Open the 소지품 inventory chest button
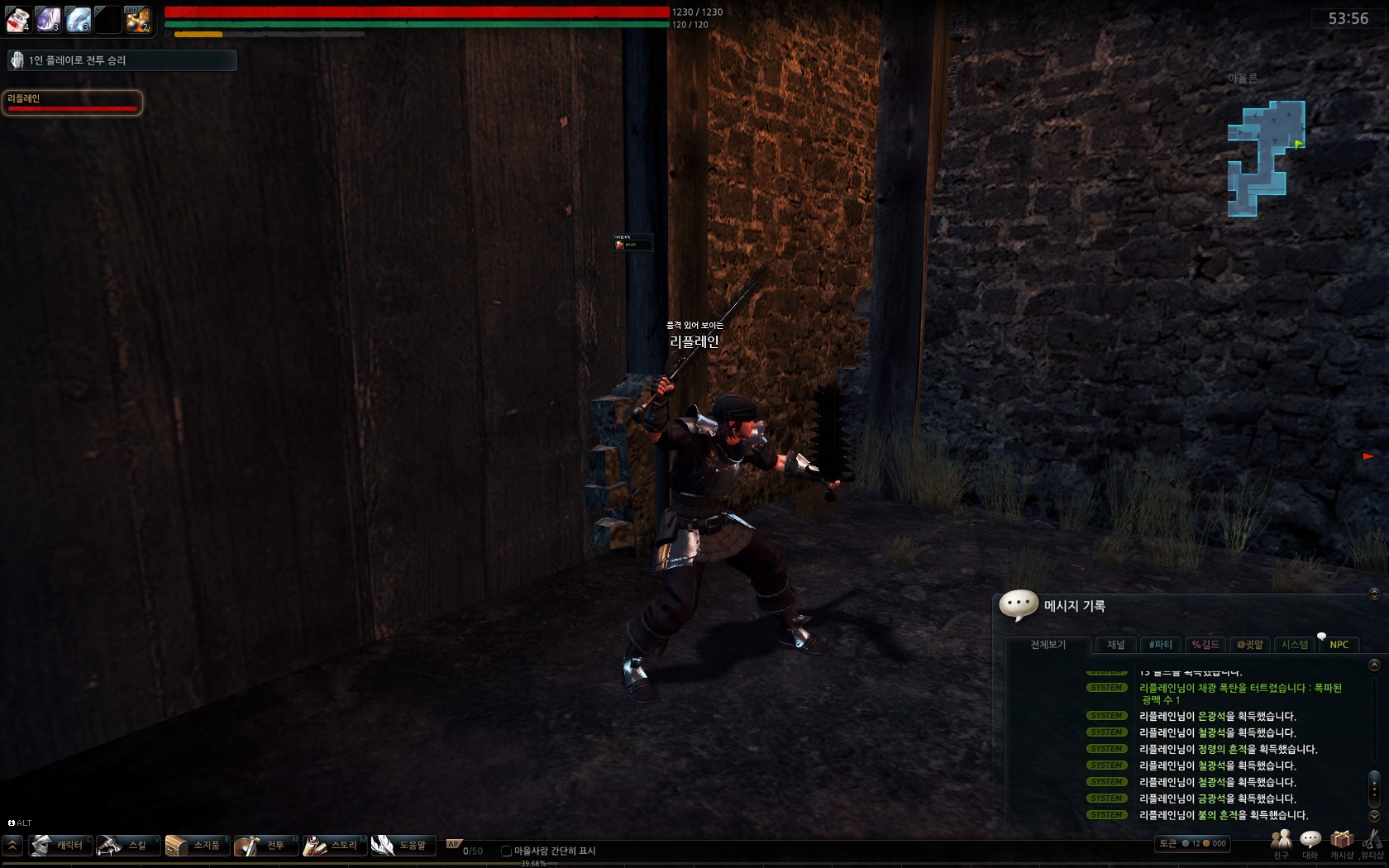 [198, 845]
